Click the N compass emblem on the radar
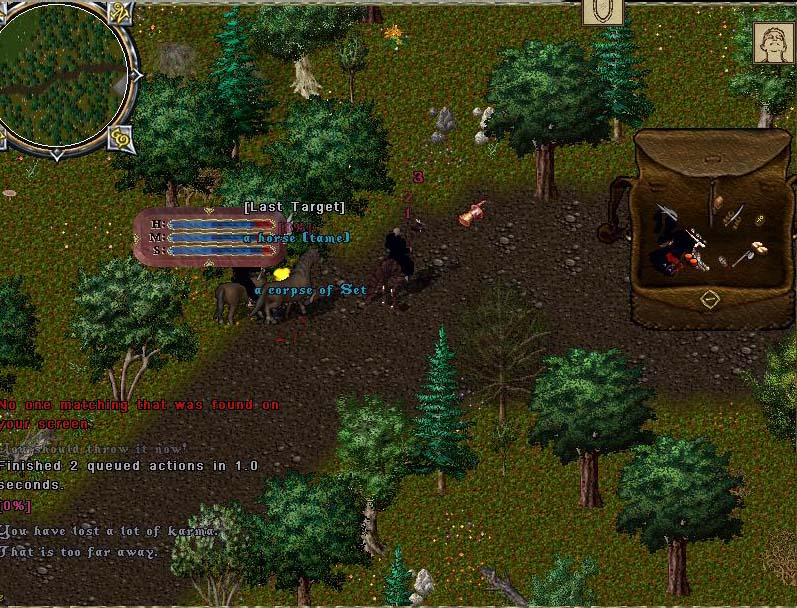797x608 pixels. [122, 13]
